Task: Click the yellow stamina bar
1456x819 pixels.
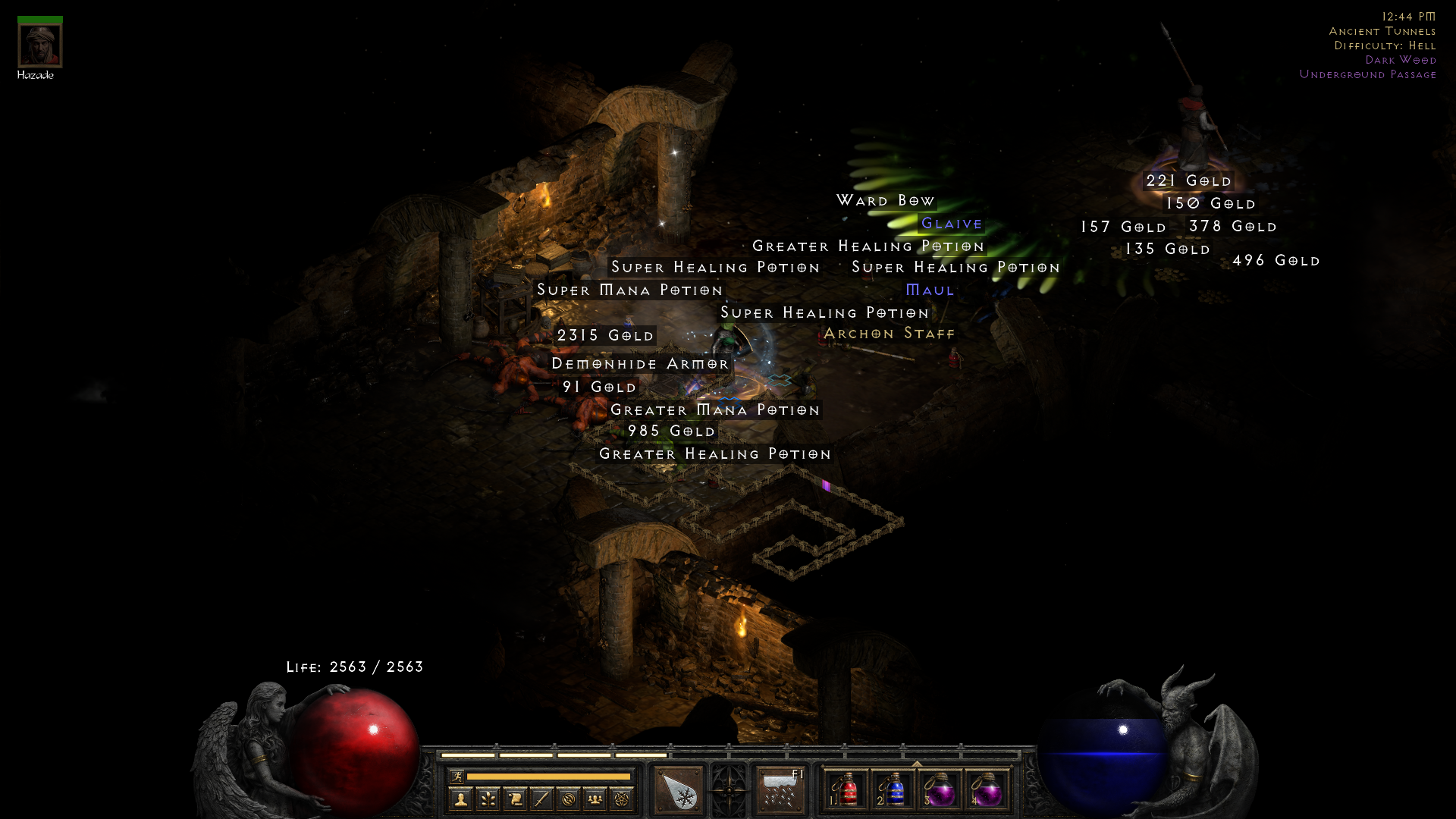Action: (548, 777)
